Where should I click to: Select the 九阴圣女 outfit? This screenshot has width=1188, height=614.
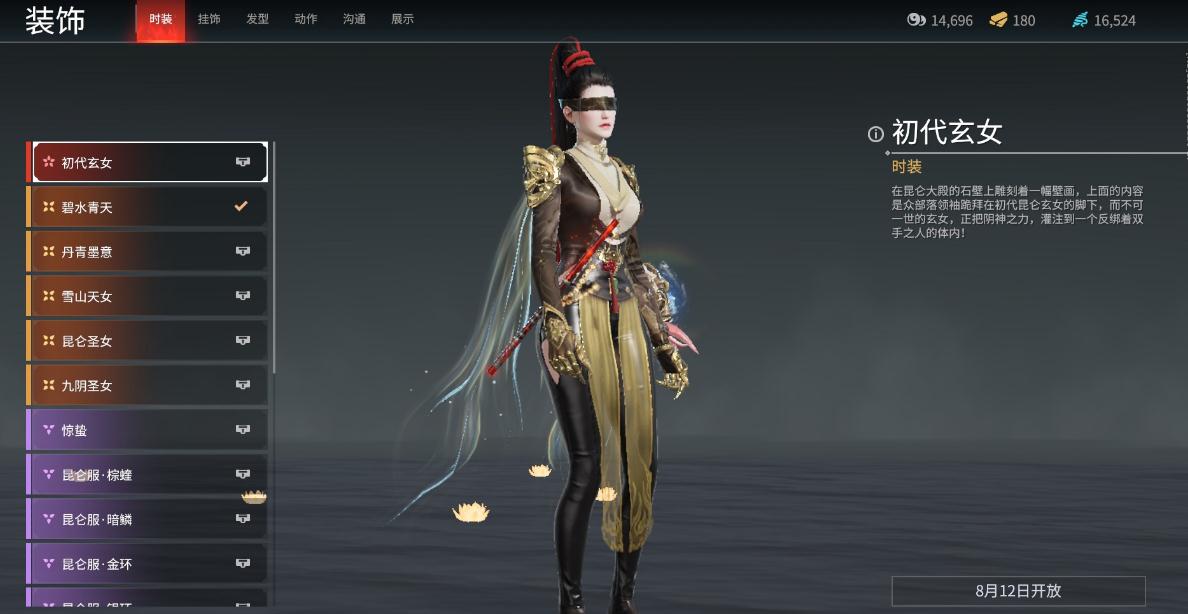pyautogui.click(x=148, y=385)
